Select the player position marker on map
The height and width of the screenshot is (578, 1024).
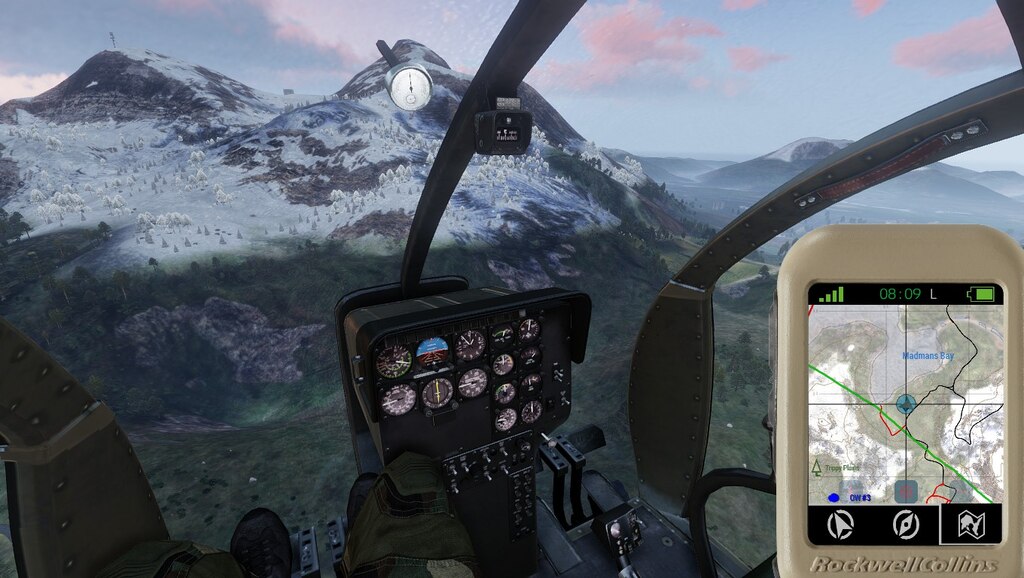click(x=906, y=404)
